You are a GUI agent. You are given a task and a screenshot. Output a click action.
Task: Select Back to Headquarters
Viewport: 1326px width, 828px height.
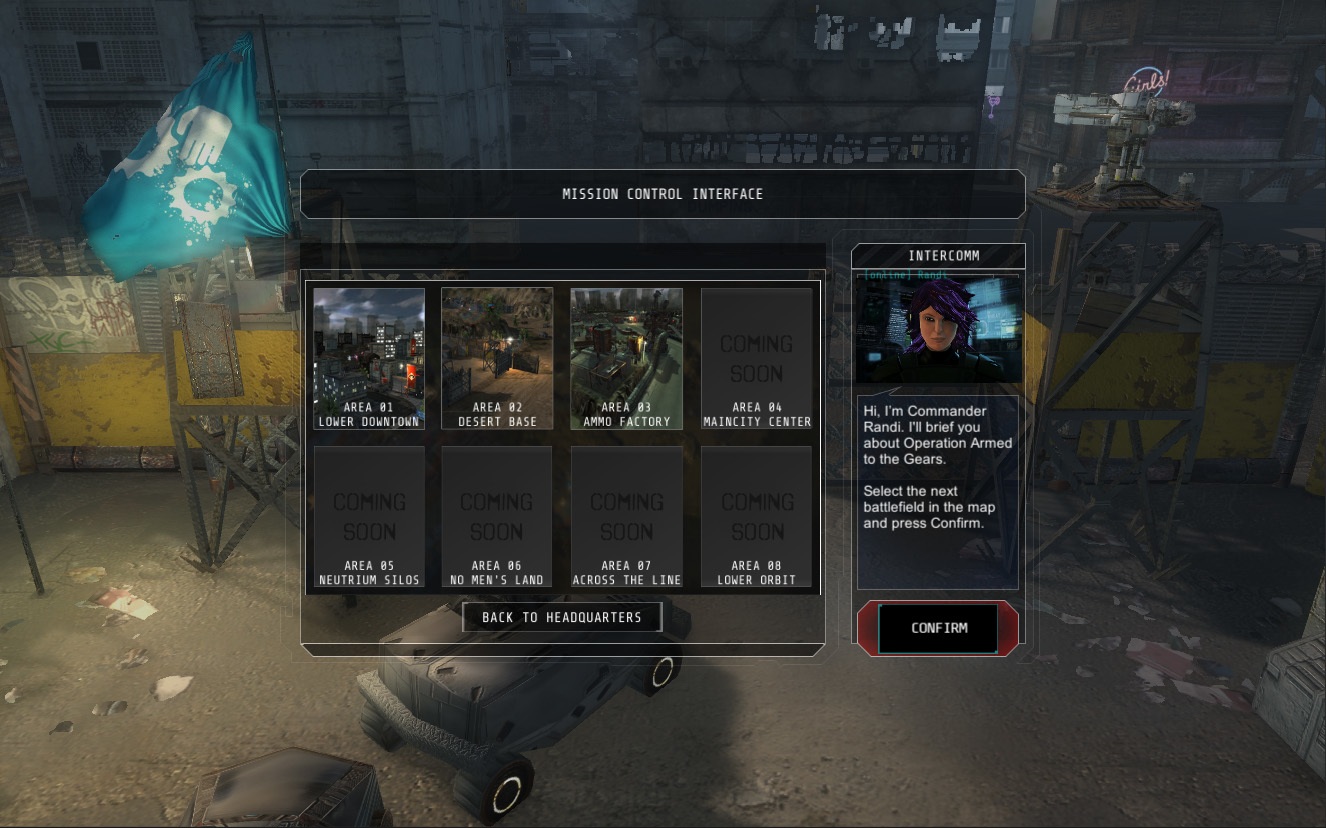pyautogui.click(x=562, y=617)
